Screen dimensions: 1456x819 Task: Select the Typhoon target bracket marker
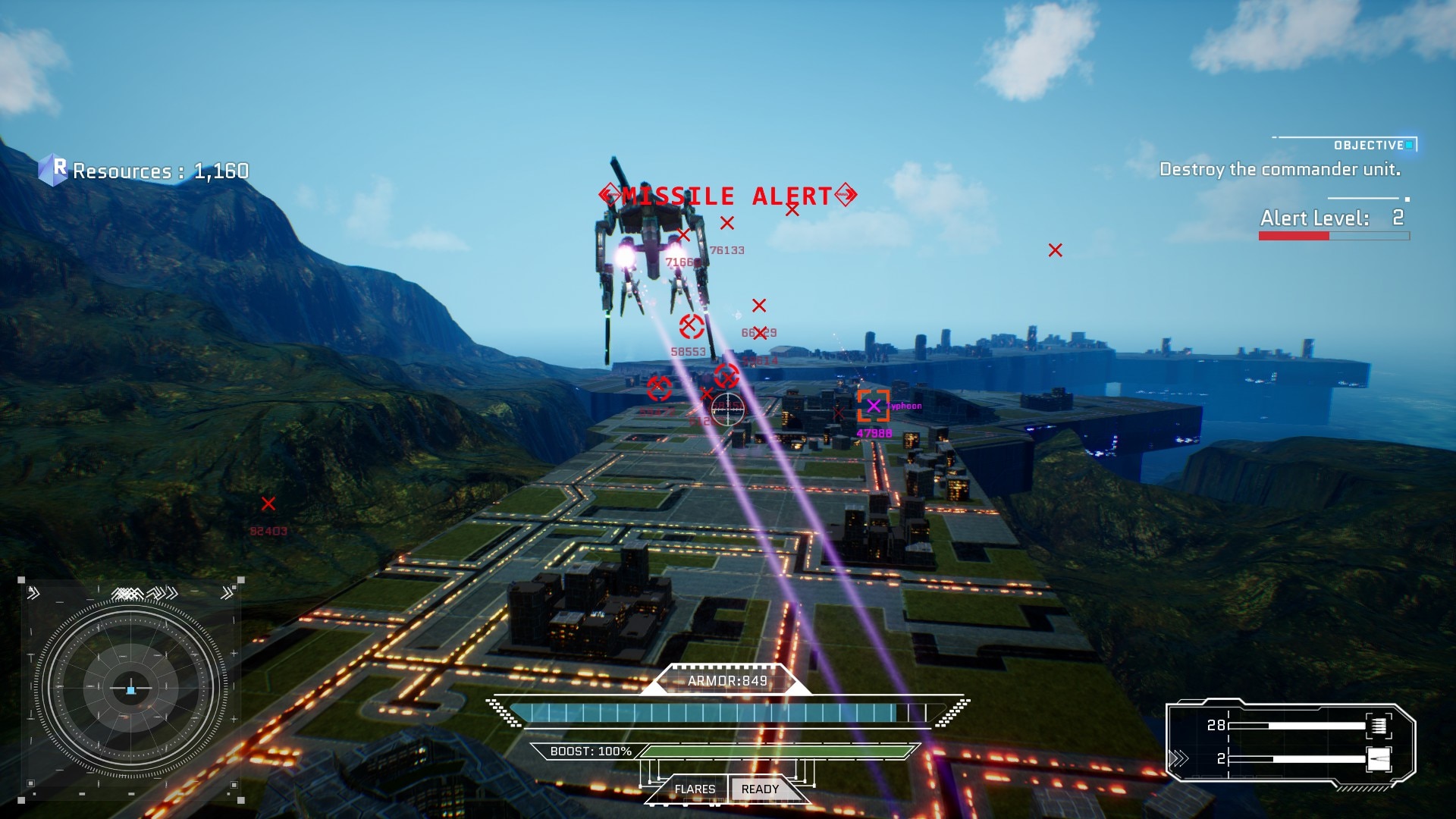coord(873,406)
